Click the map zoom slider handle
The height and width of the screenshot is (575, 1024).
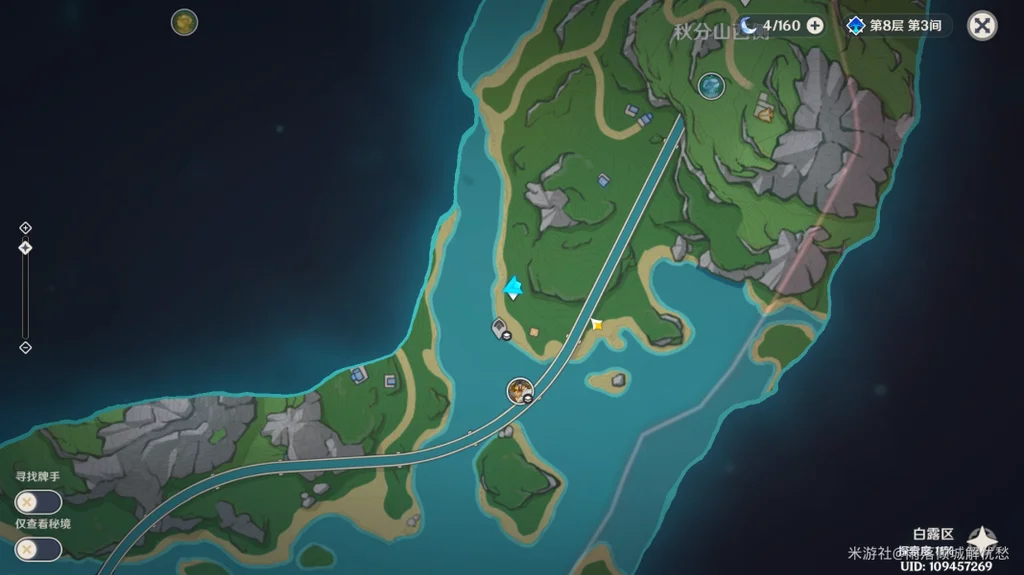[26, 248]
